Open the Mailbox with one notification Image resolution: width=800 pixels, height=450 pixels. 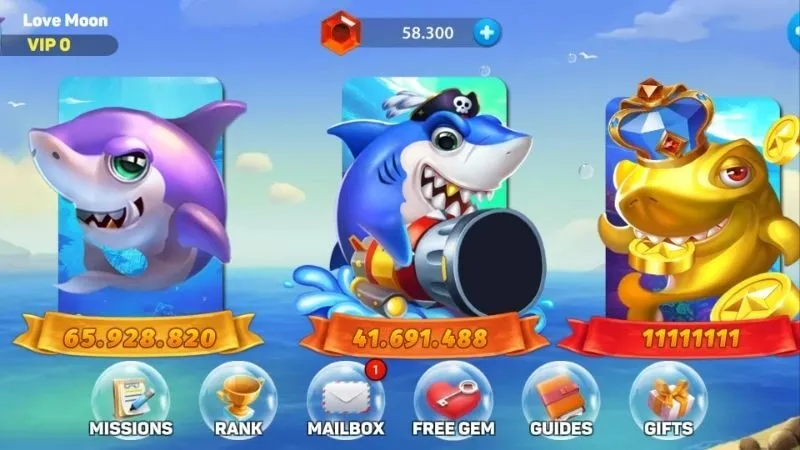345,400
